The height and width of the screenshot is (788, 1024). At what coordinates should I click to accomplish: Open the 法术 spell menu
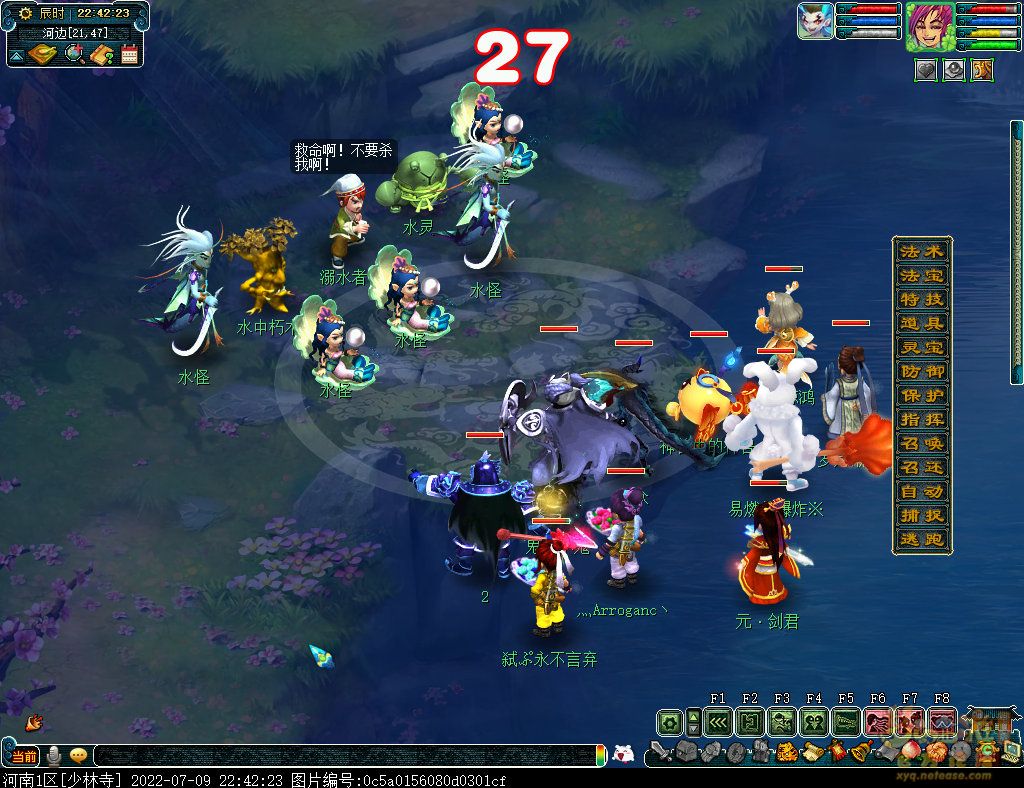click(921, 251)
